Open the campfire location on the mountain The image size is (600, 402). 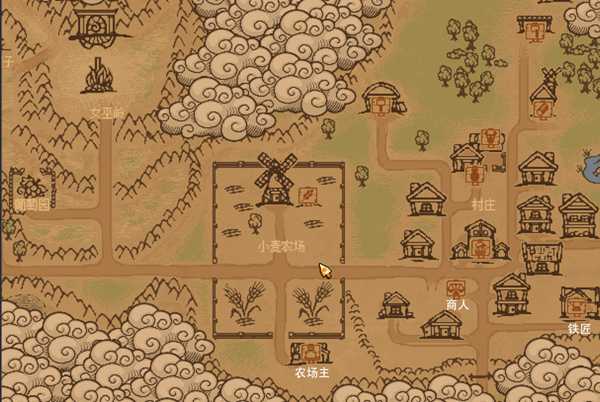pos(97,76)
